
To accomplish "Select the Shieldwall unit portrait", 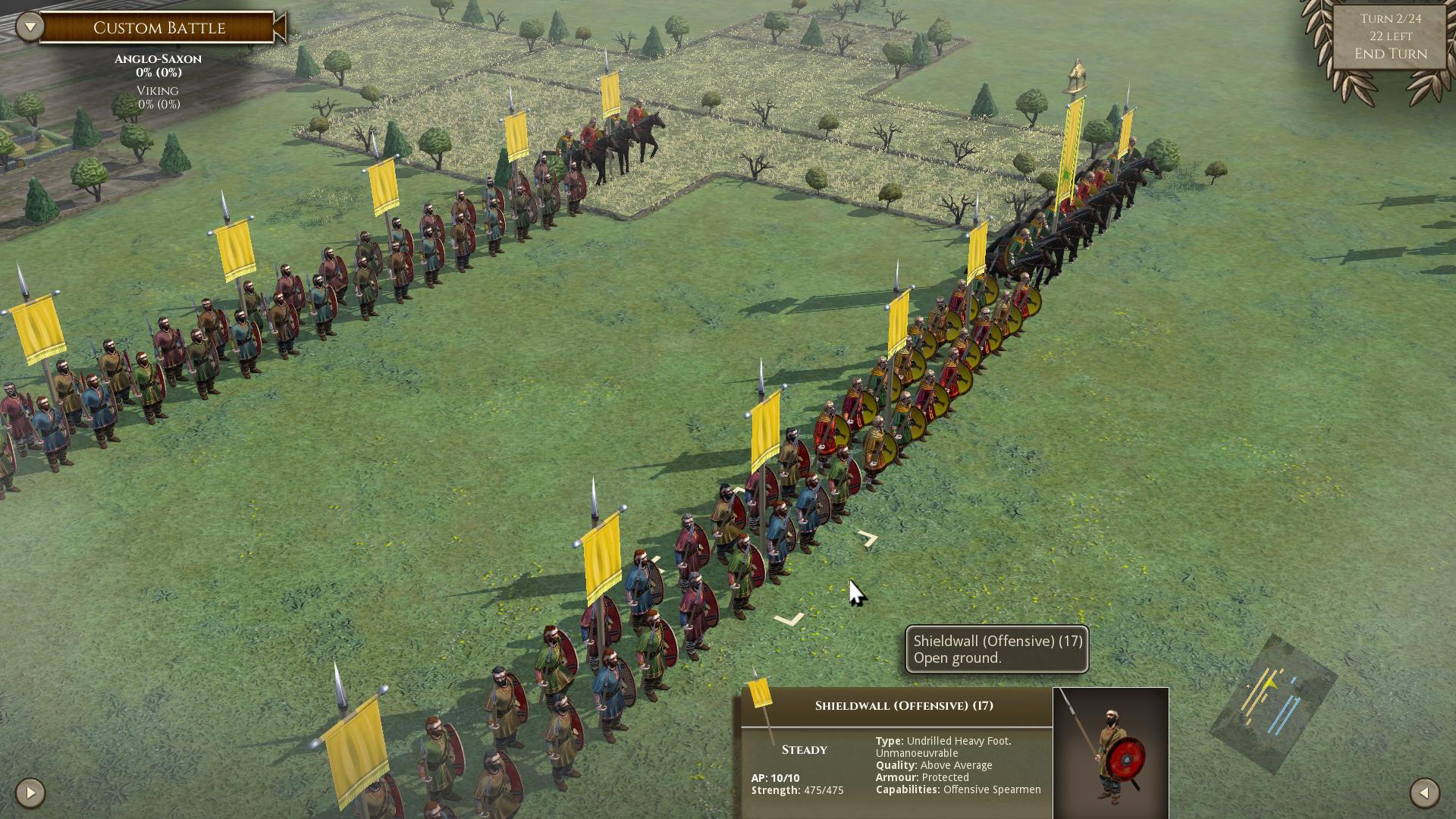I will (x=1110, y=752).
